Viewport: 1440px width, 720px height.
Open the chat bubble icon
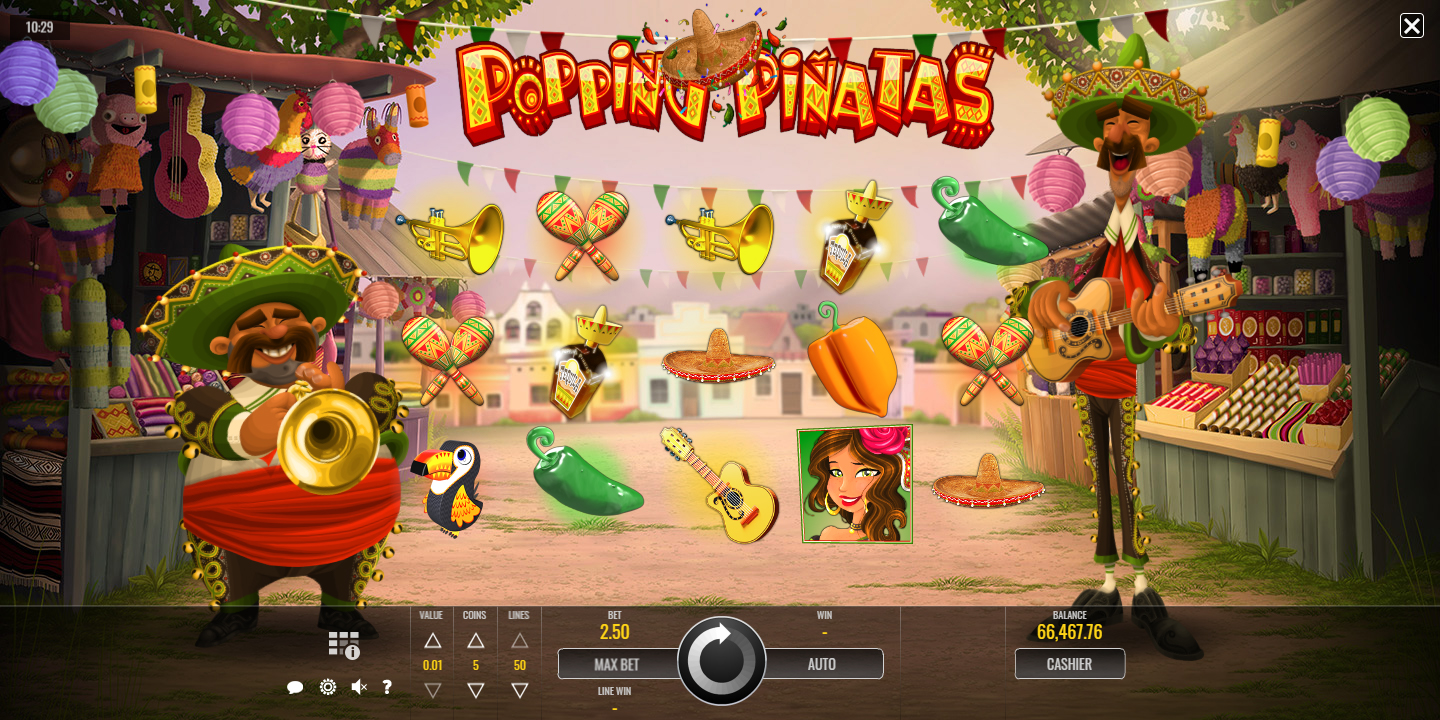295,688
